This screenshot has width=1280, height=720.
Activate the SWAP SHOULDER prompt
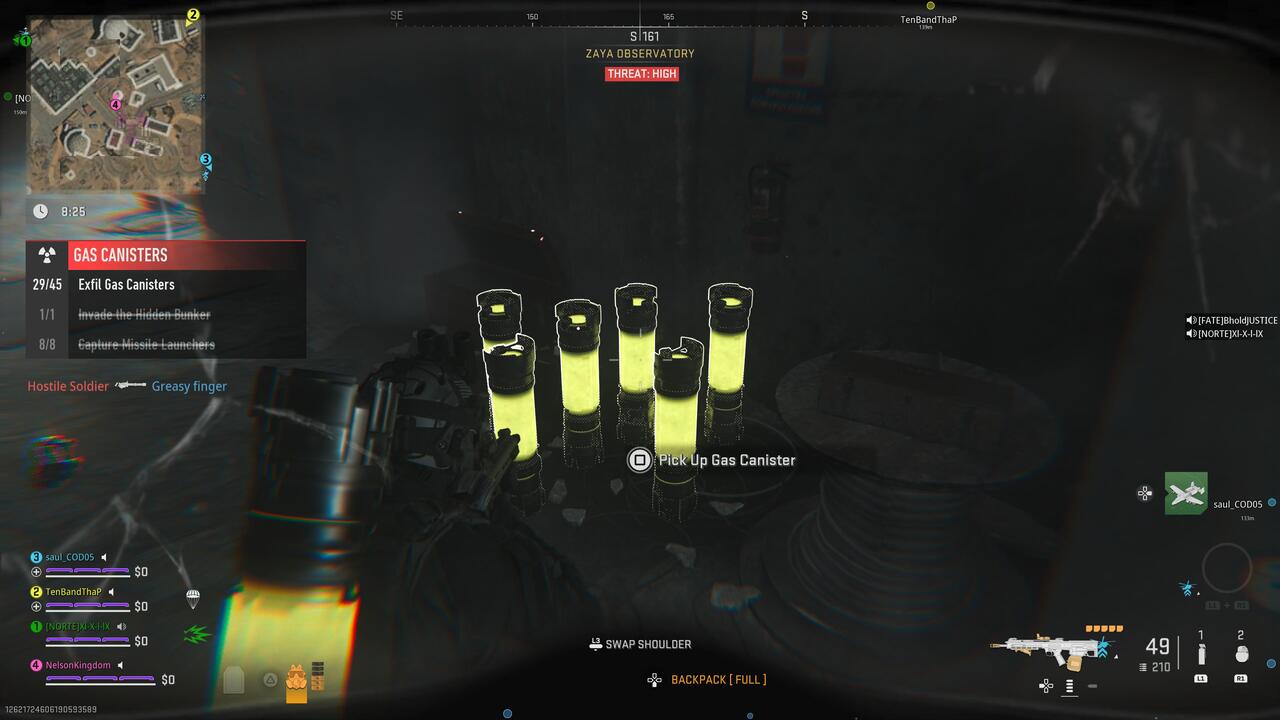pos(638,644)
